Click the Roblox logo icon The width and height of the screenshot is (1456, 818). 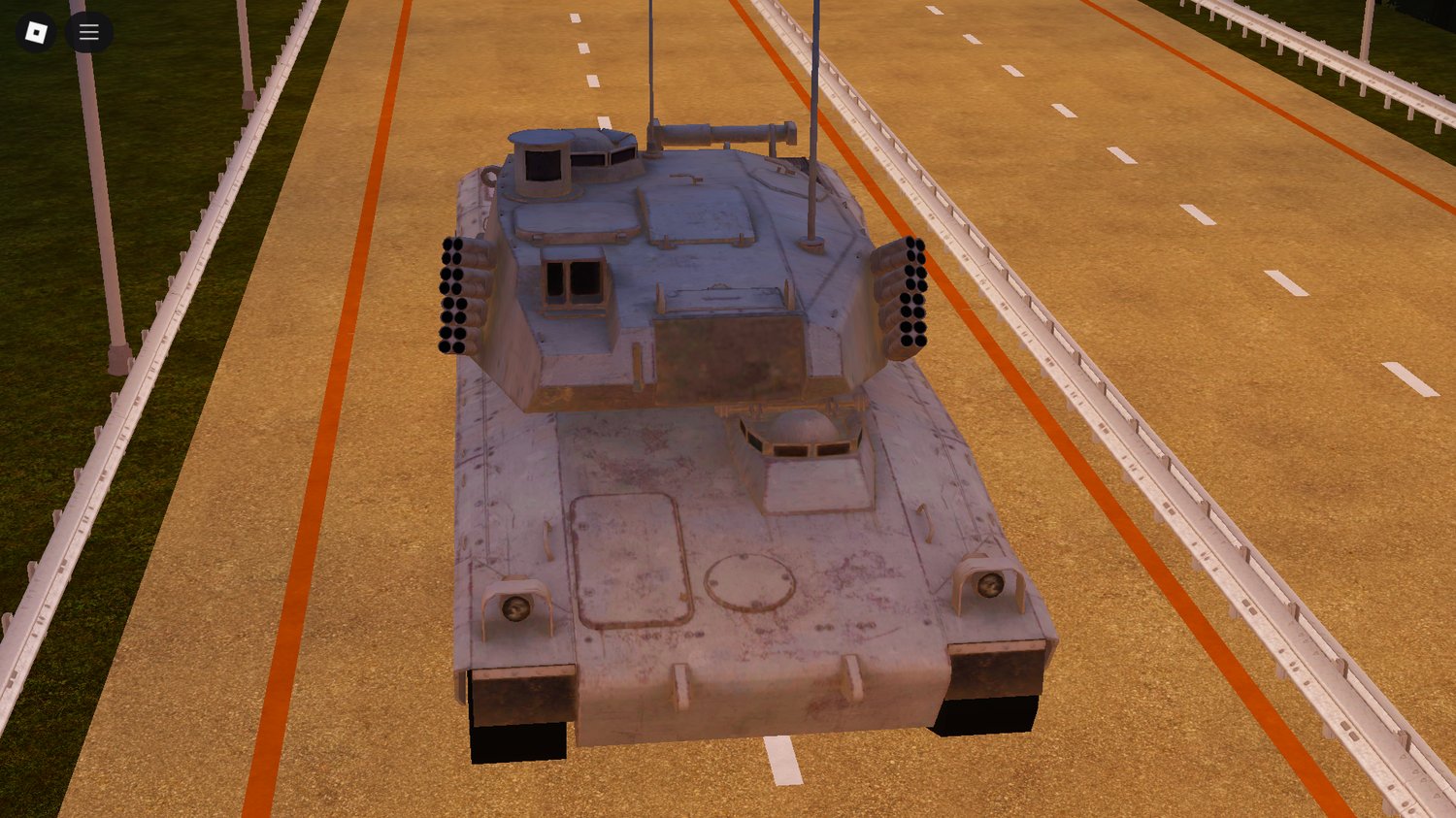point(35,32)
